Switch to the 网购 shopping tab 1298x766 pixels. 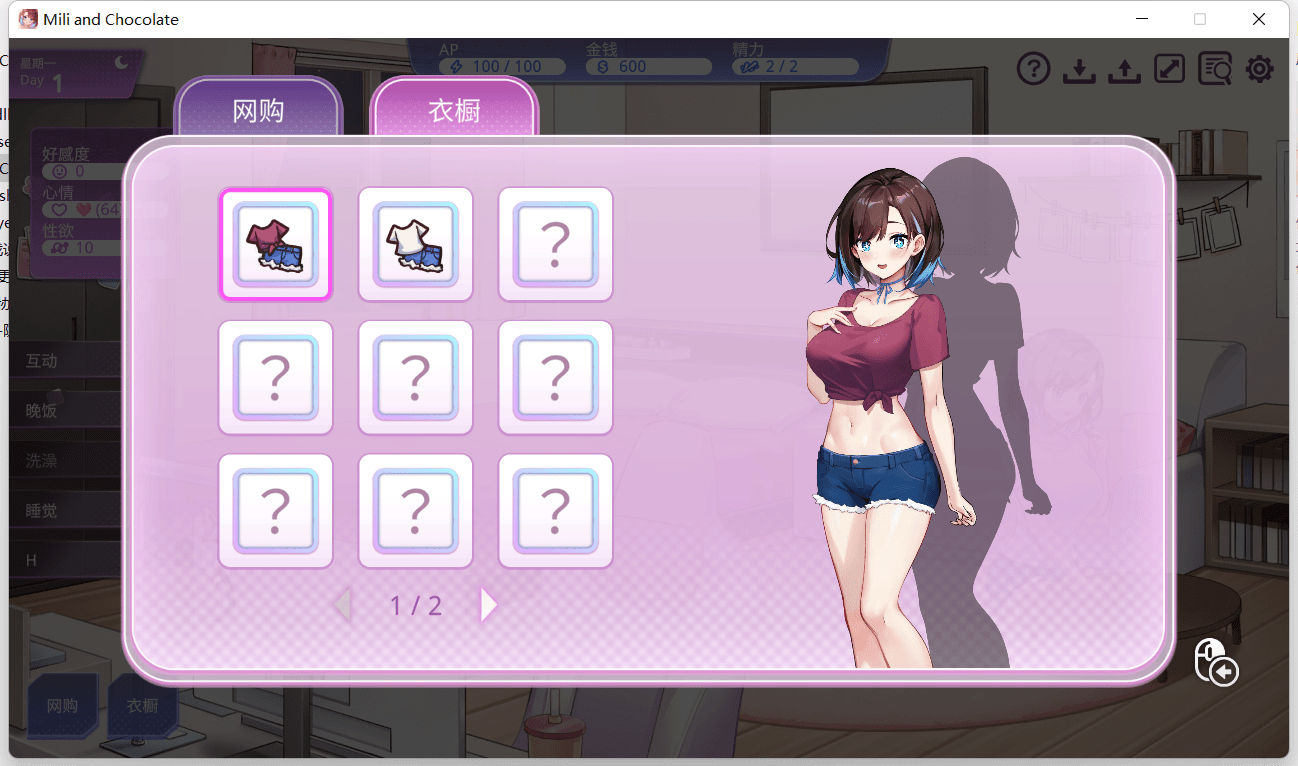(x=258, y=110)
